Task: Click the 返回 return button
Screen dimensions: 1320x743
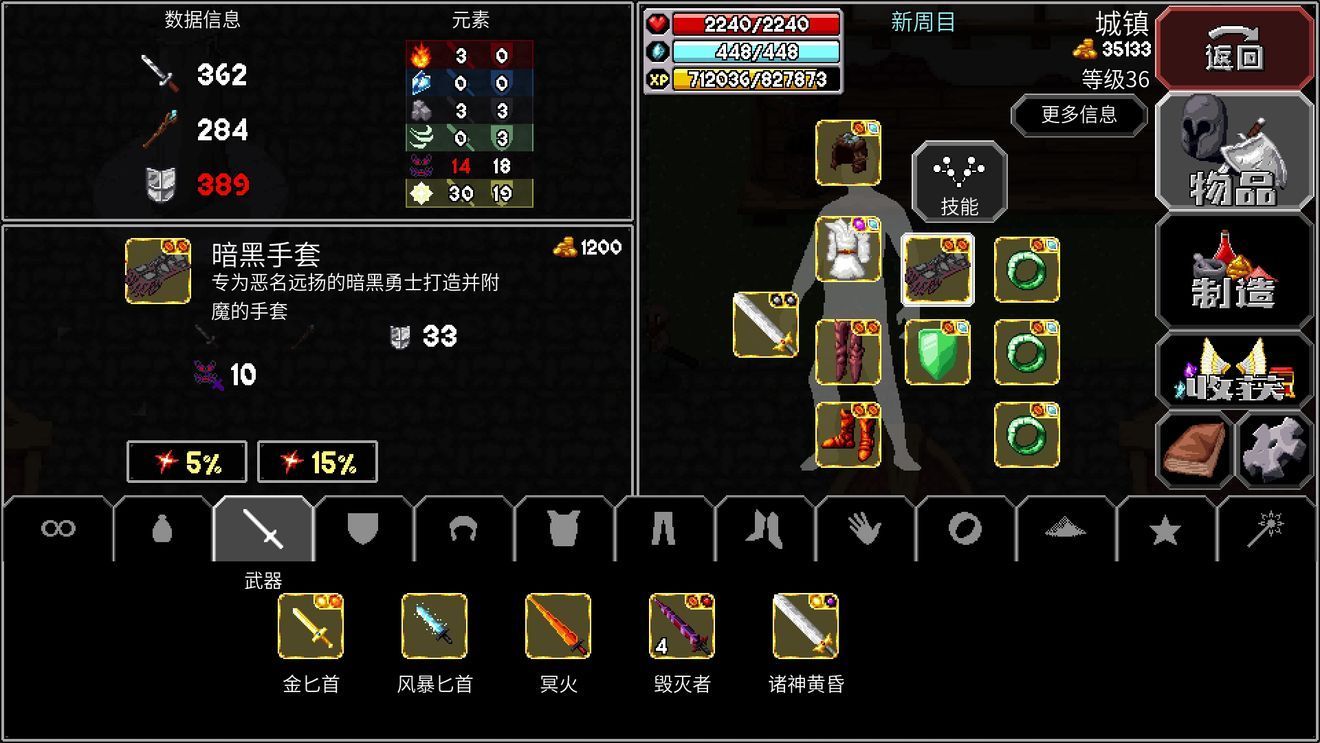Action: tap(1234, 48)
